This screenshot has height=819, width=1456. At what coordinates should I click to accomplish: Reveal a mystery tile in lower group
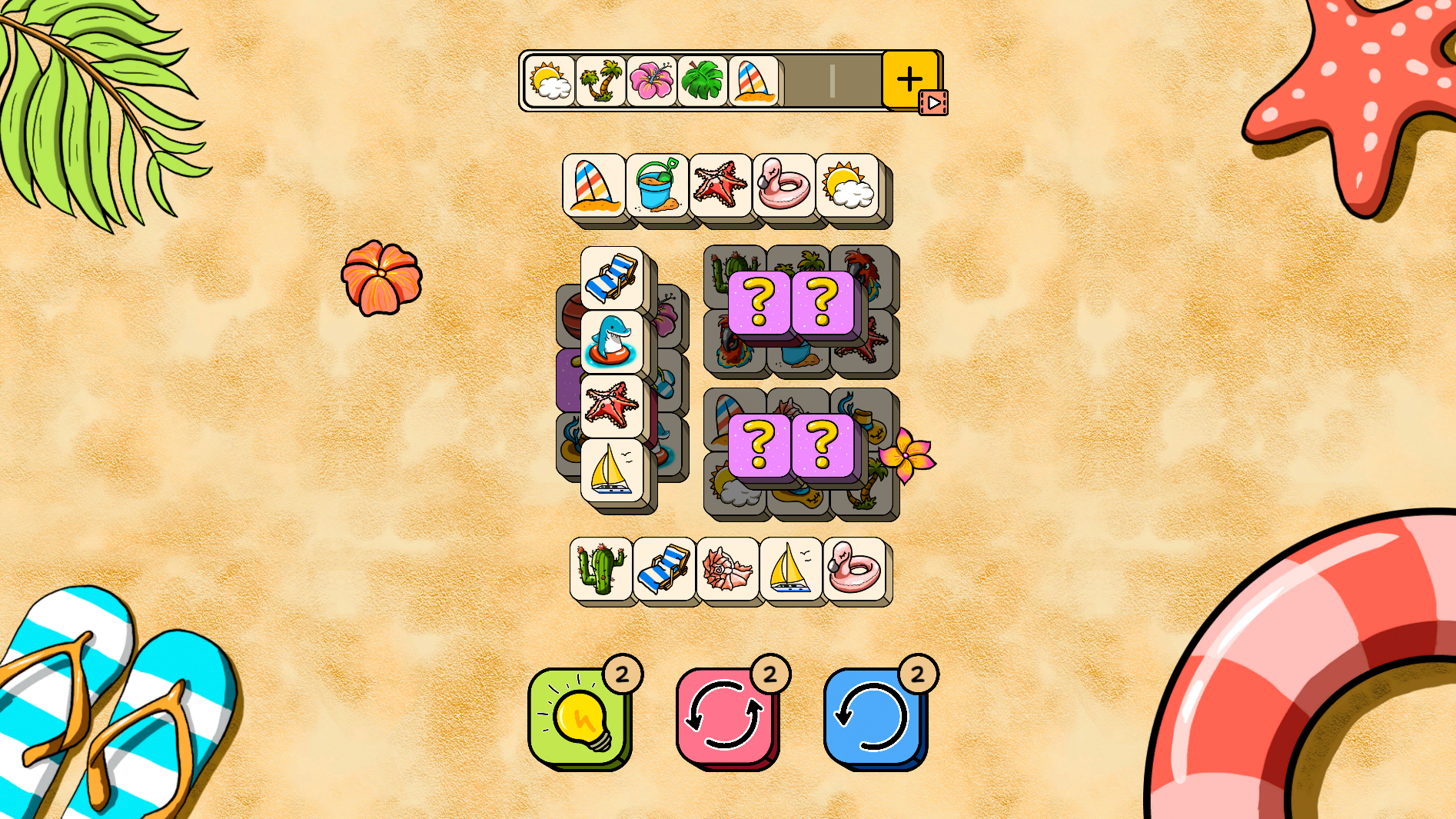760,448
